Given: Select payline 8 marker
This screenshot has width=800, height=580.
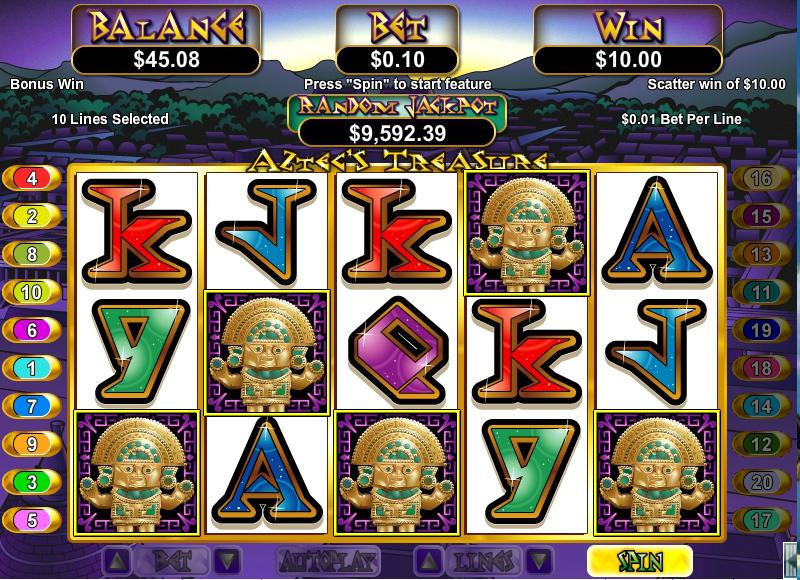Looking at the screenshot, I should point(32,254).
